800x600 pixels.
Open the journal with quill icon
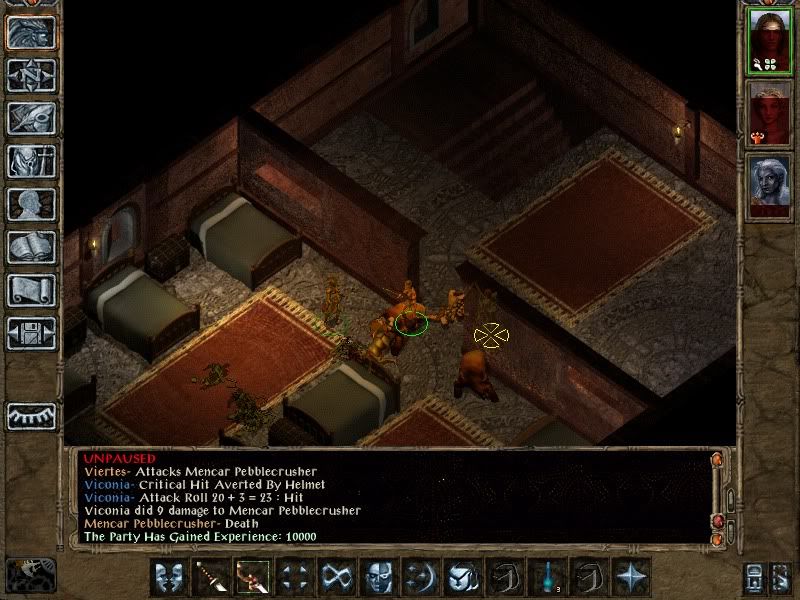(31, 118)
